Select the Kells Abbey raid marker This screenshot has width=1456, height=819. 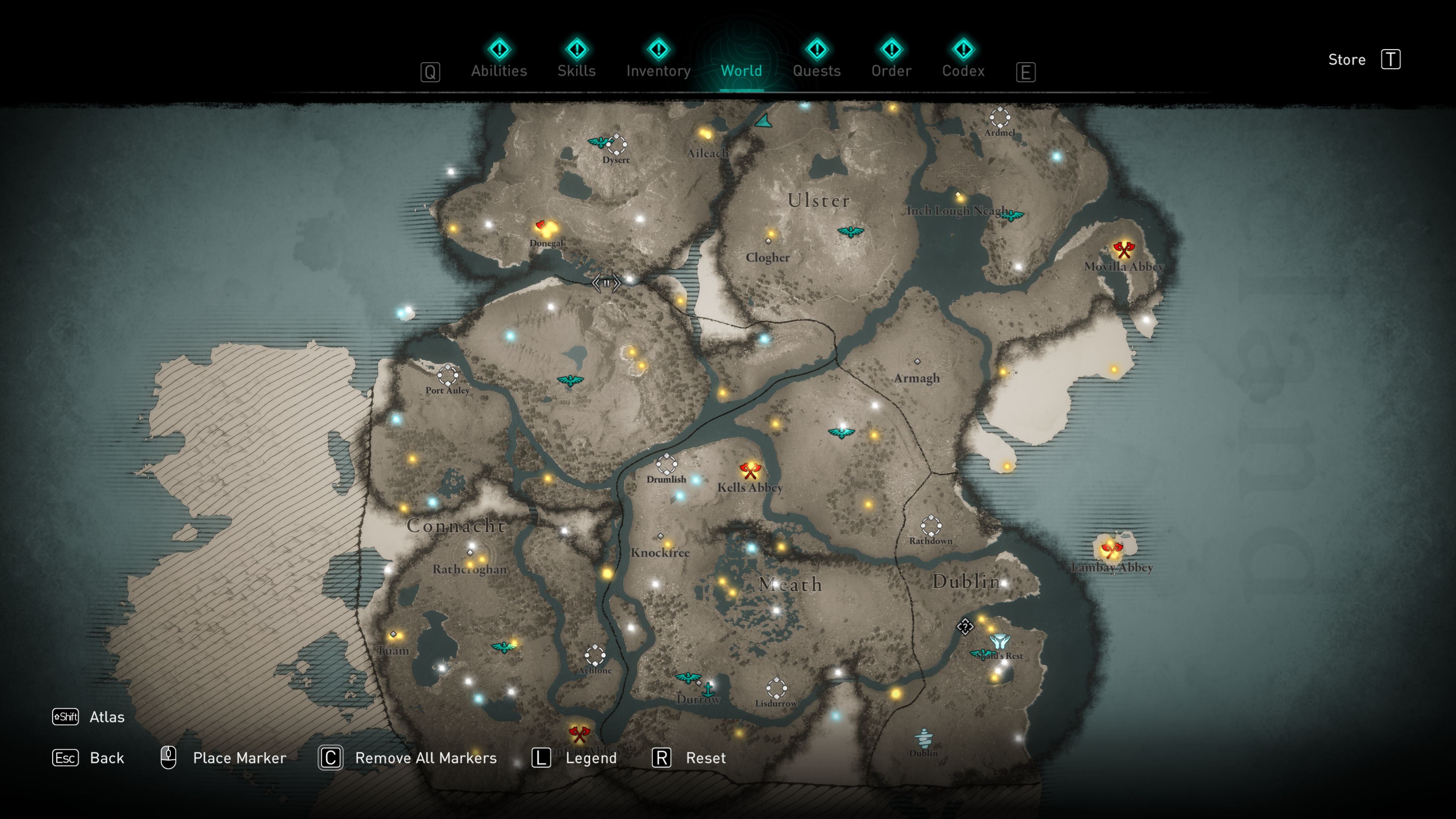[x=750, y=470]
